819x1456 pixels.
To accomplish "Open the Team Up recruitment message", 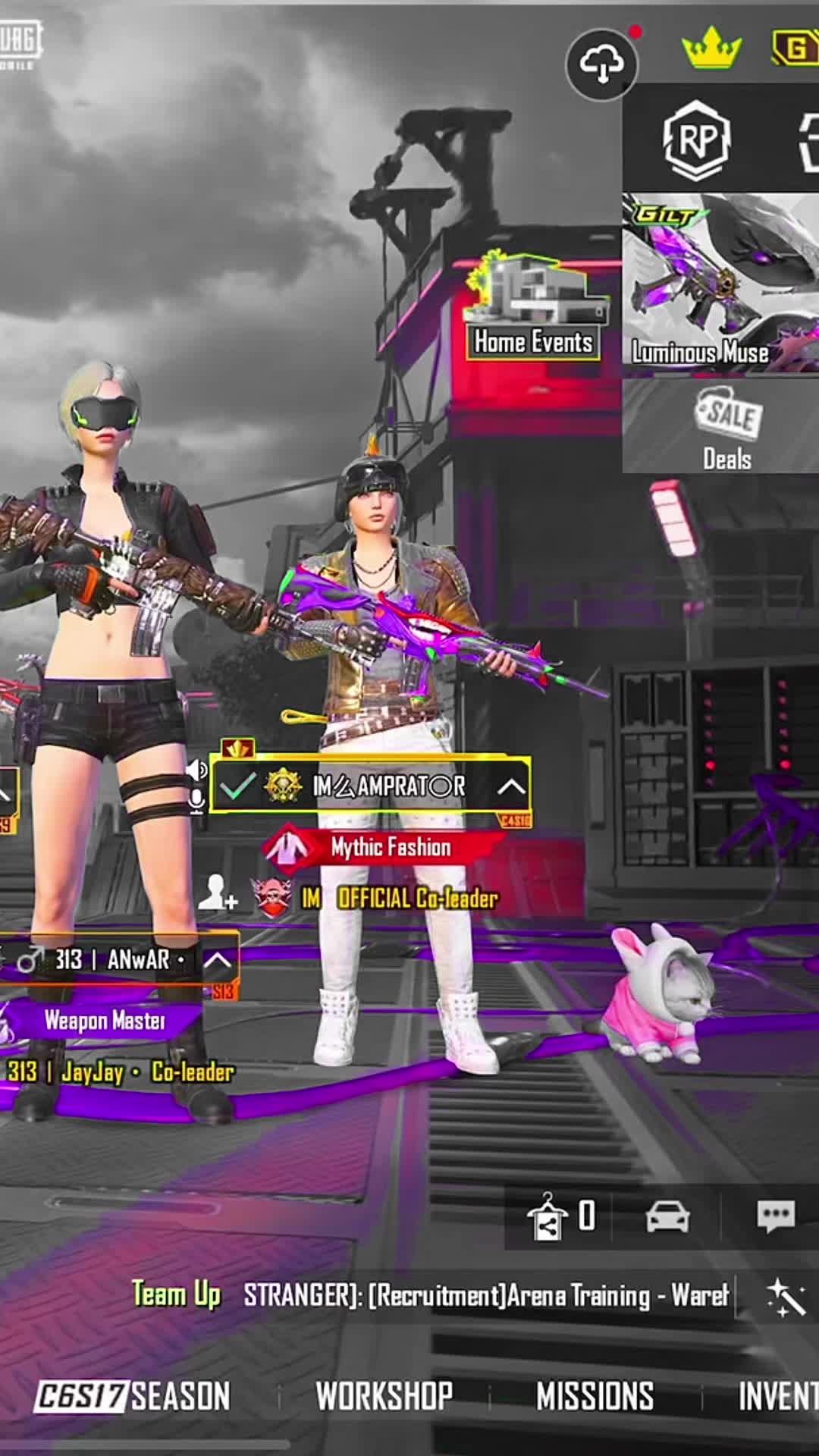I will (485, 1295).
